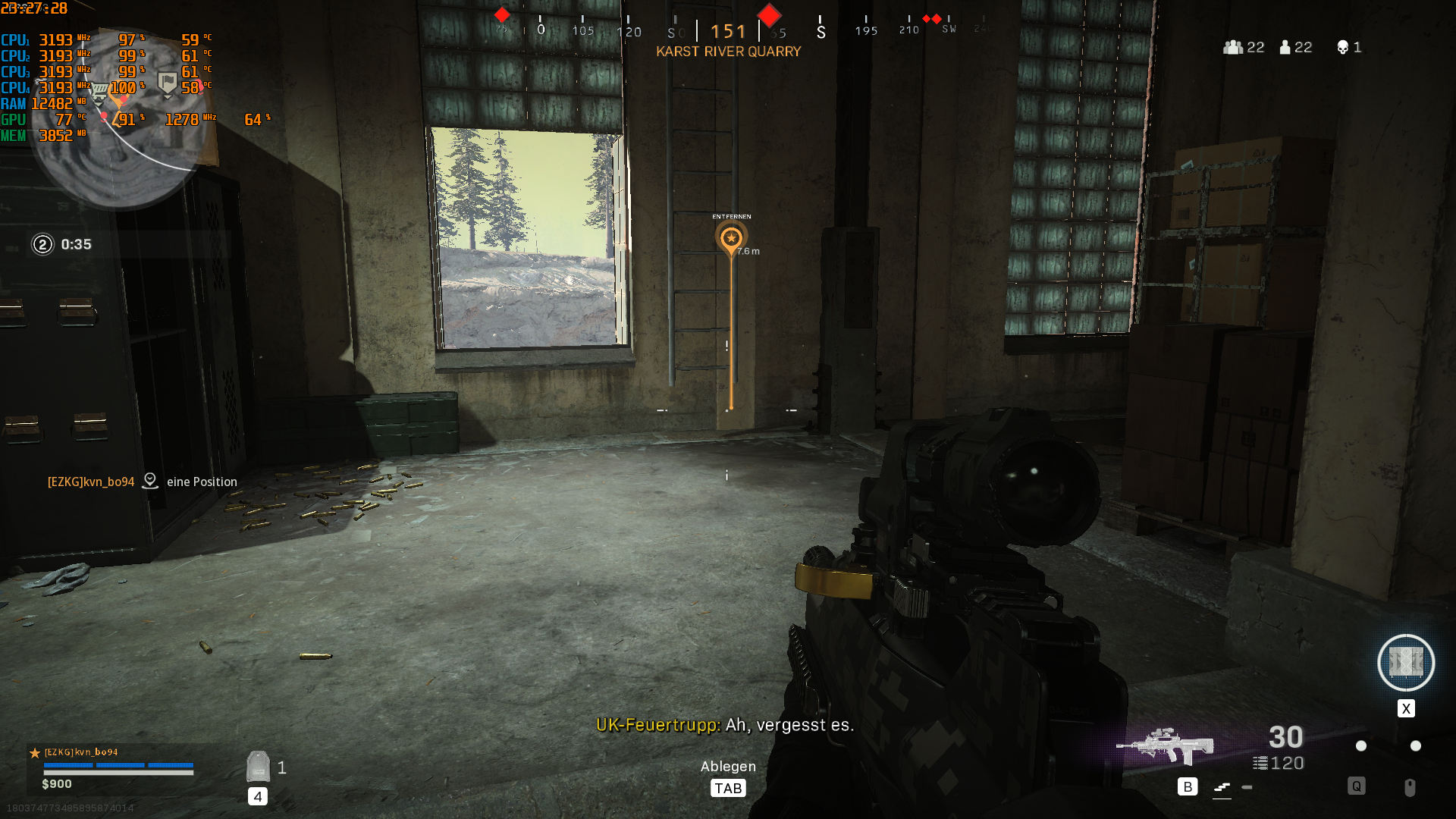The image size is (1456, 819).
Task: Click the red enemy diamond on the compass
Action: click(x=768, y=14)
